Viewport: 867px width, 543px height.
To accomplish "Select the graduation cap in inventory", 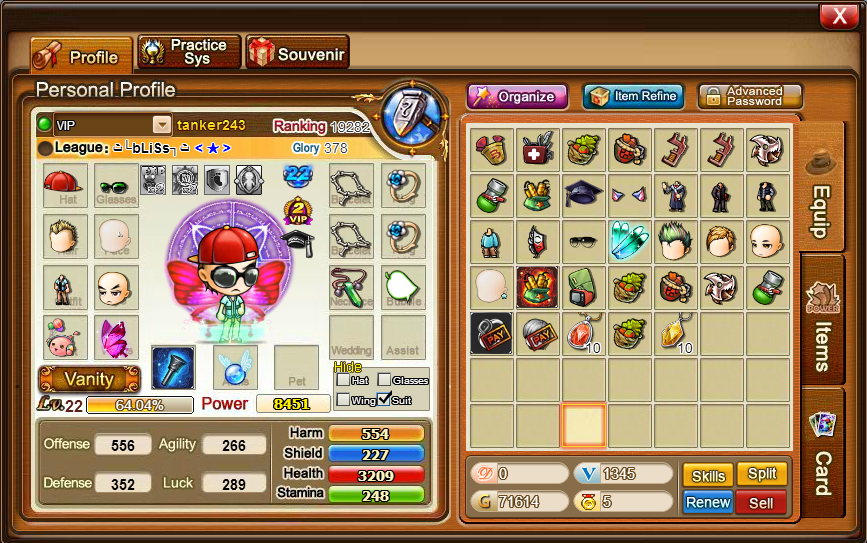I will click(x=583, y=195).
